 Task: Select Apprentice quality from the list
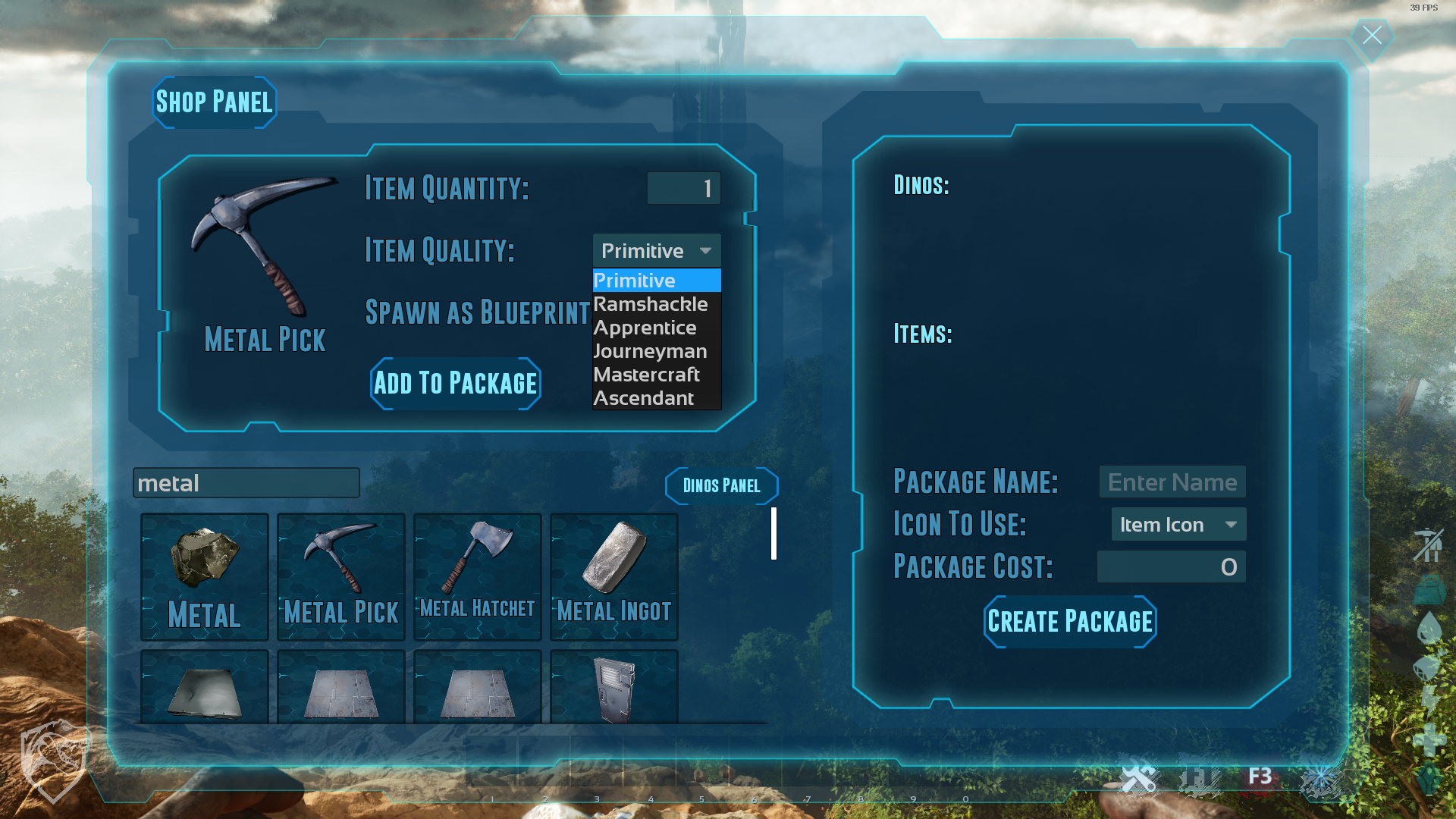point(645,328)
